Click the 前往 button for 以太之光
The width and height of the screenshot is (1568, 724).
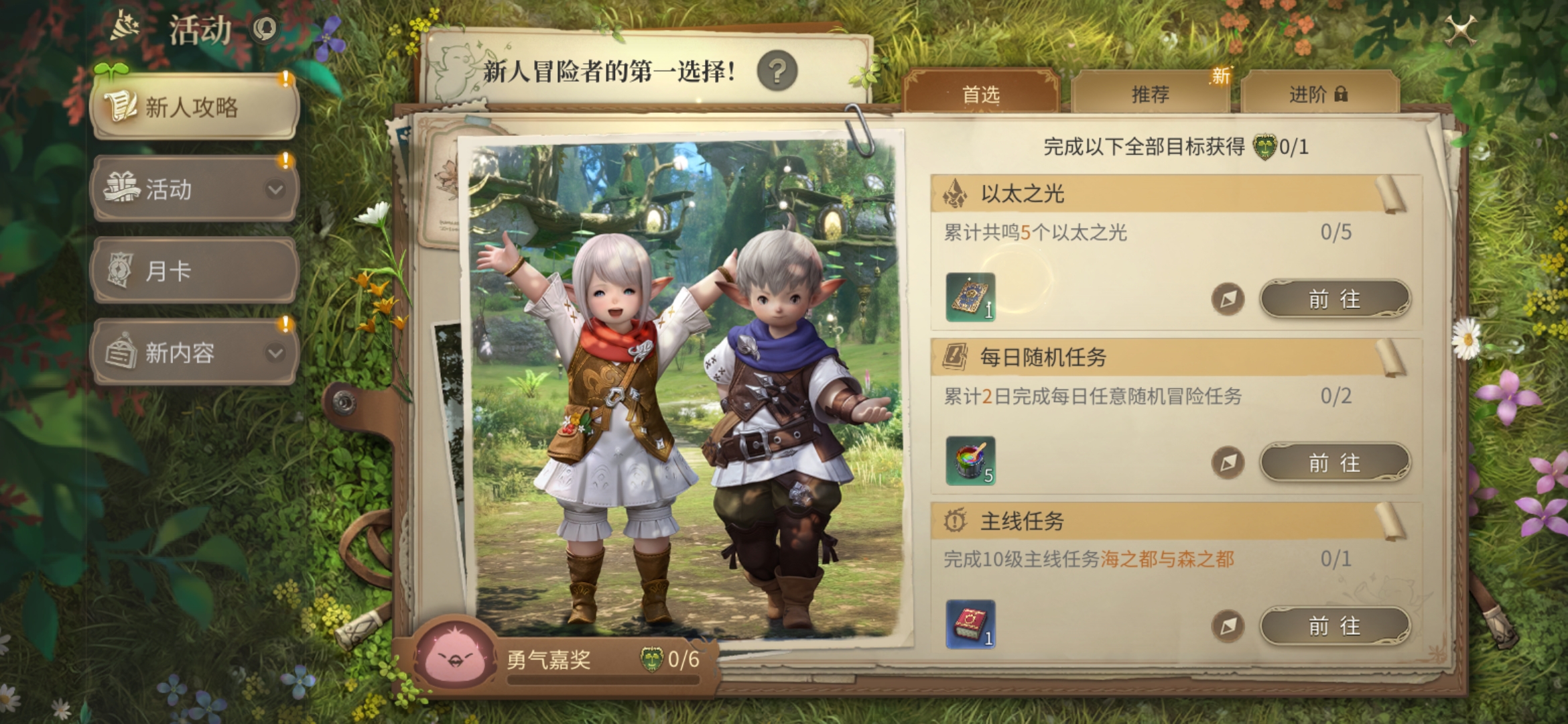(x=1333, y=300)
